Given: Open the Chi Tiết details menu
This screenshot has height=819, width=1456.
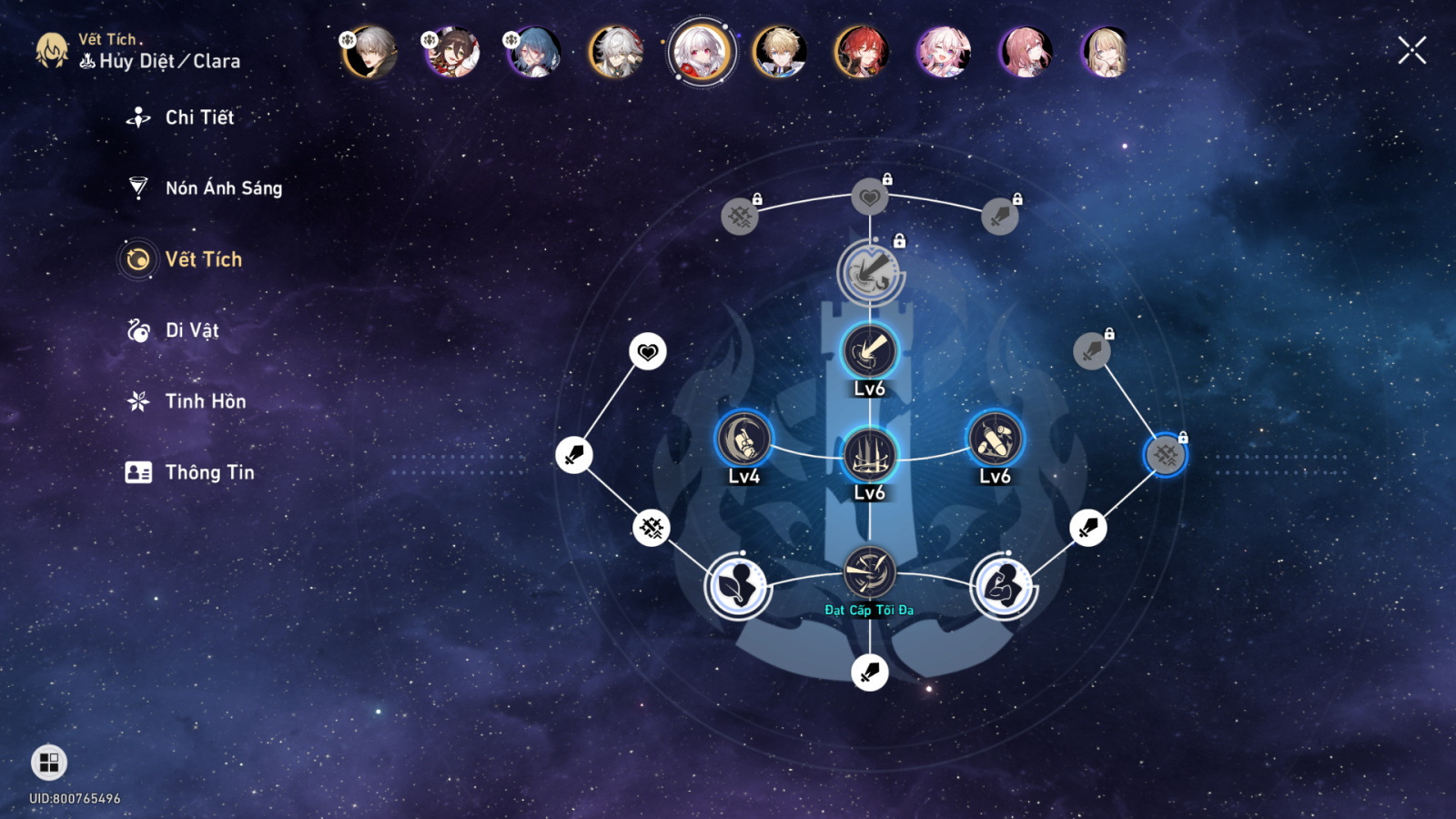Looking at the screenshot, I should pos(198,117).
